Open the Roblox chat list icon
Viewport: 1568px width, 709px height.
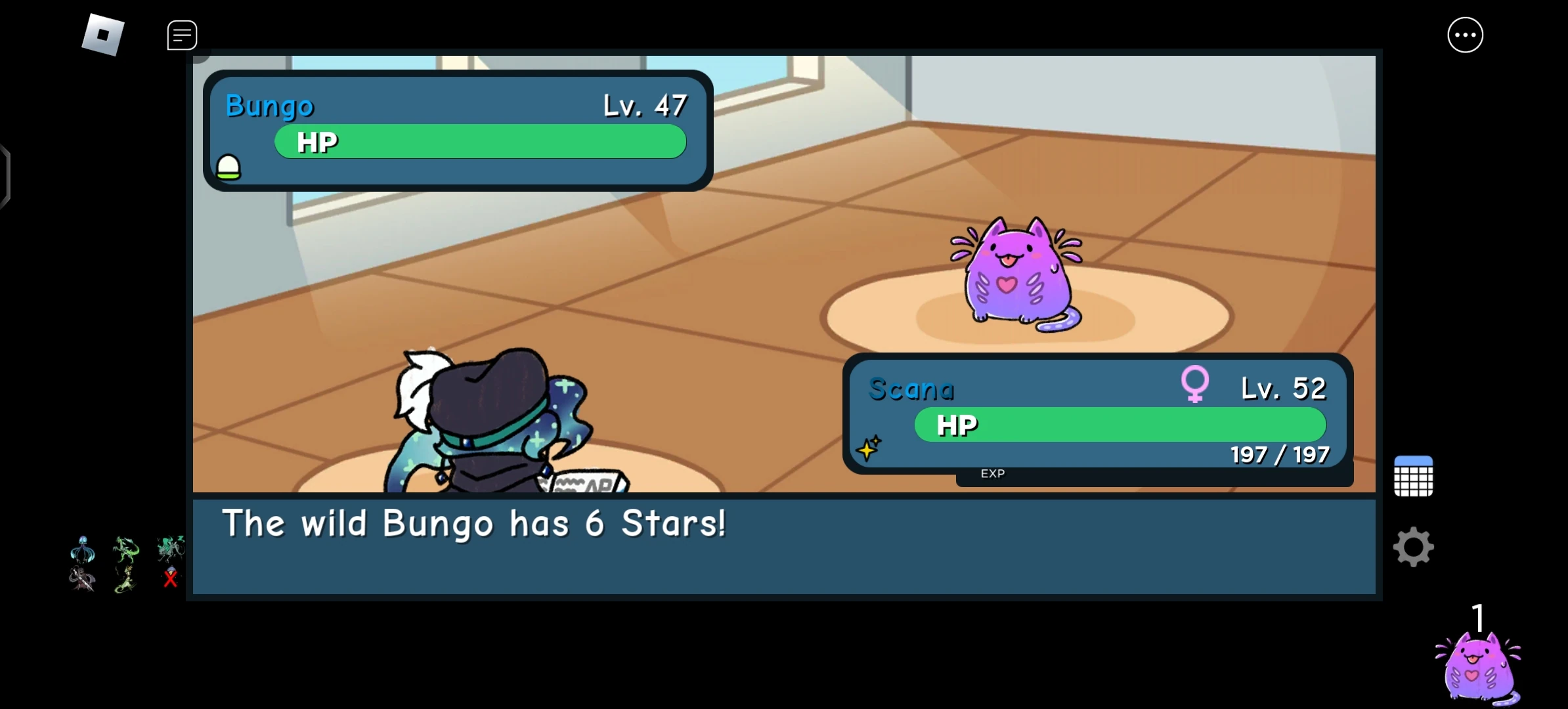(x=182, y=35)
